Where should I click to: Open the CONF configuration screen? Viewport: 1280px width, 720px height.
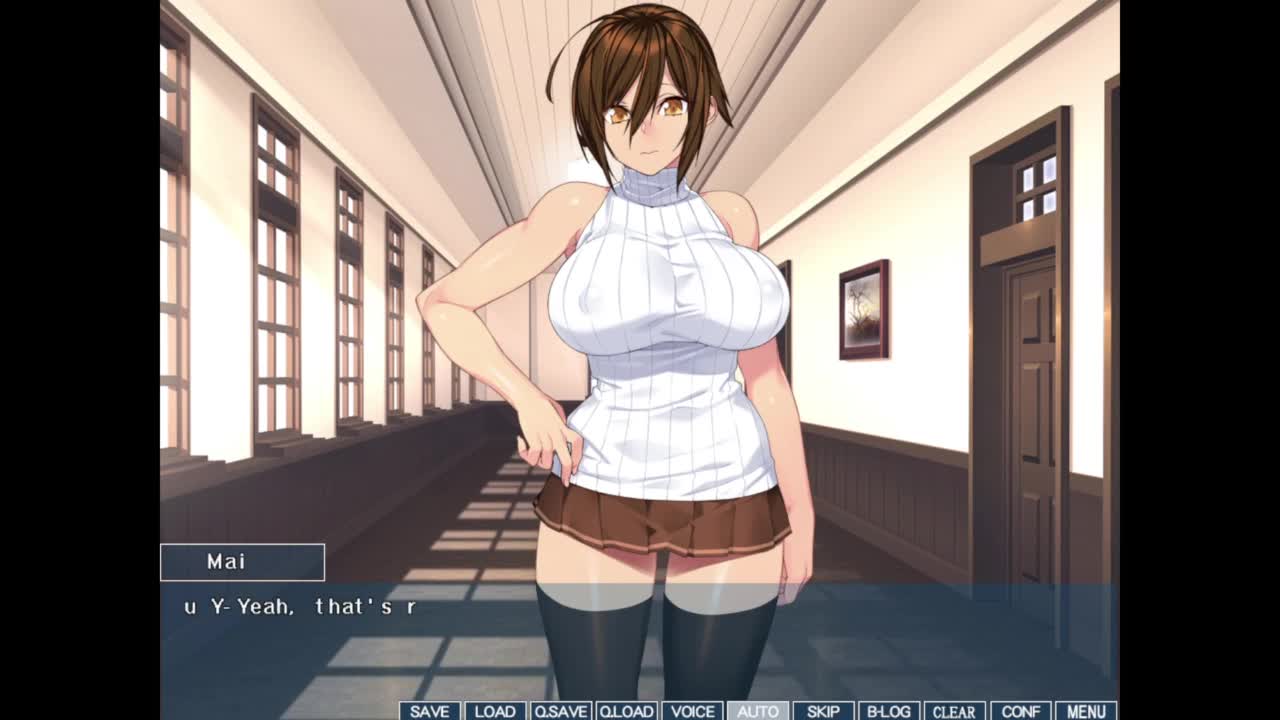point(1020,711)
